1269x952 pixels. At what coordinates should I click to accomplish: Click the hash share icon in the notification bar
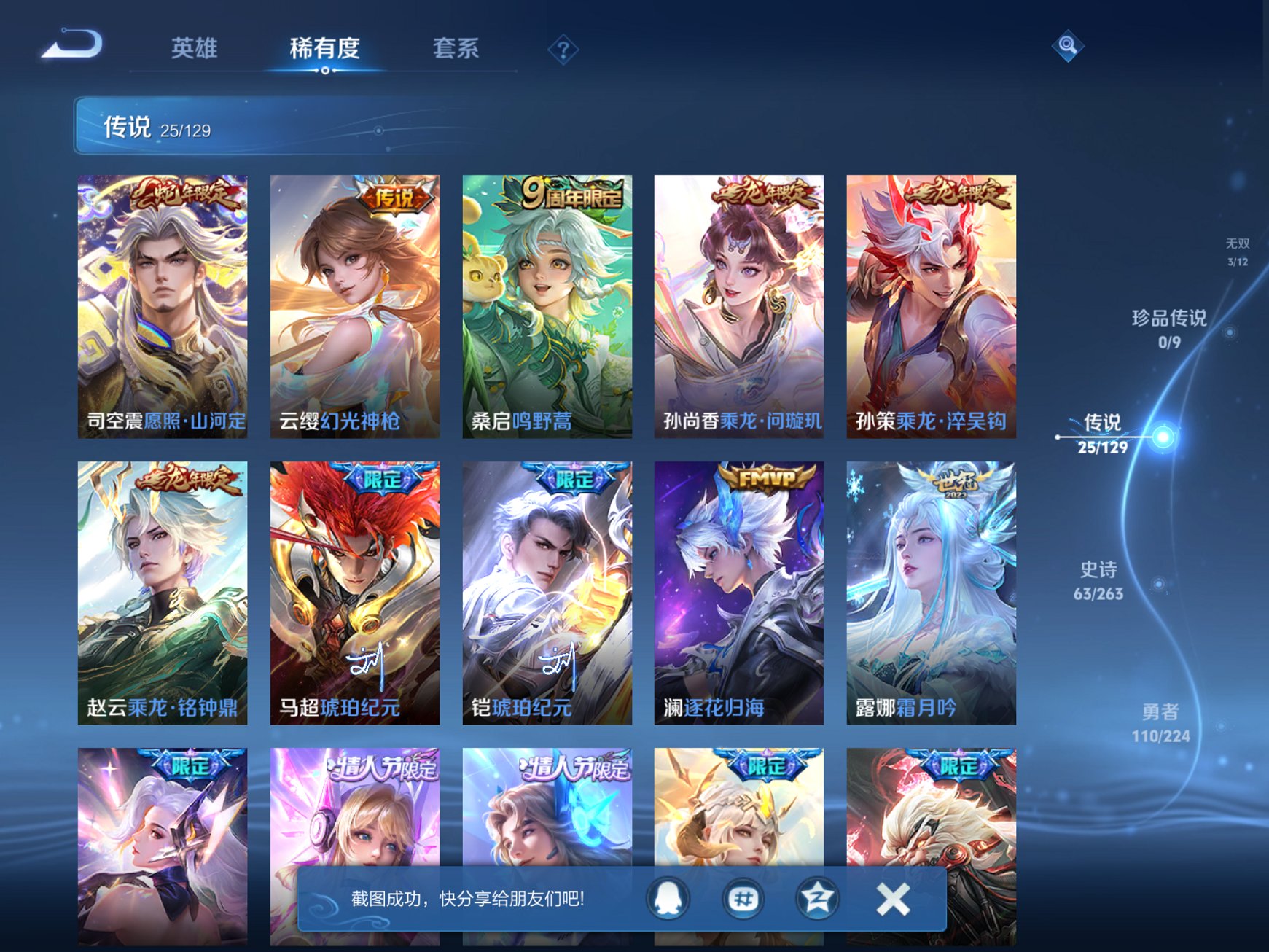[743, 898]
